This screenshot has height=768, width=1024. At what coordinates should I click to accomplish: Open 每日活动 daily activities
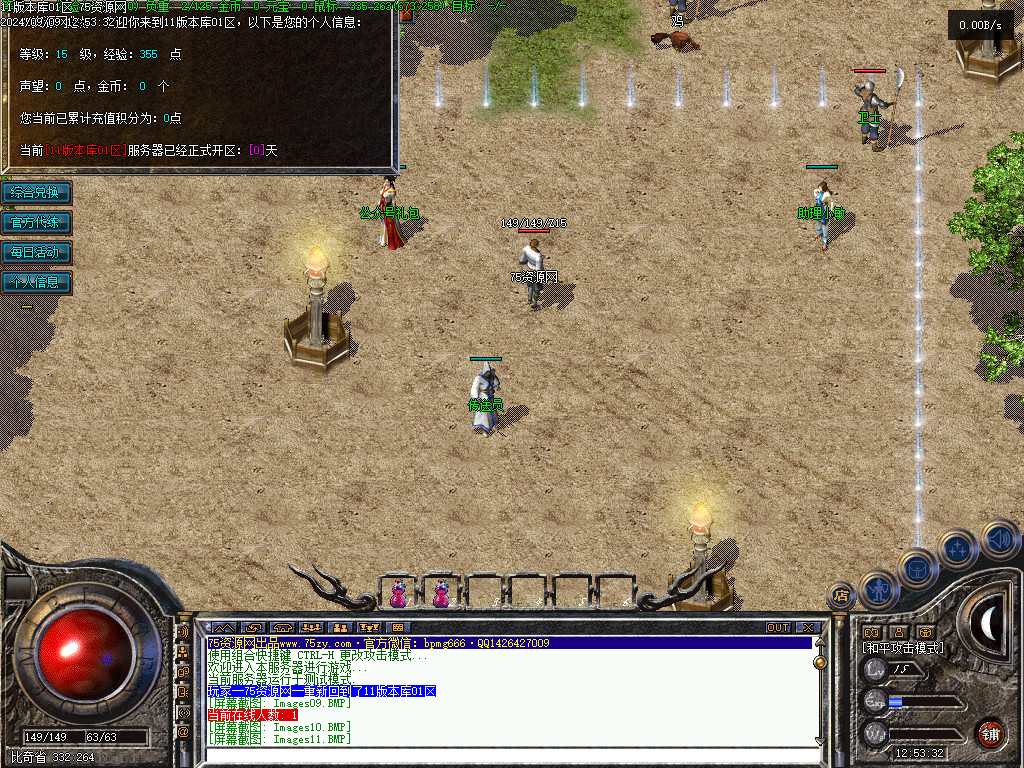pyautogui.click(x=36, y=252)
